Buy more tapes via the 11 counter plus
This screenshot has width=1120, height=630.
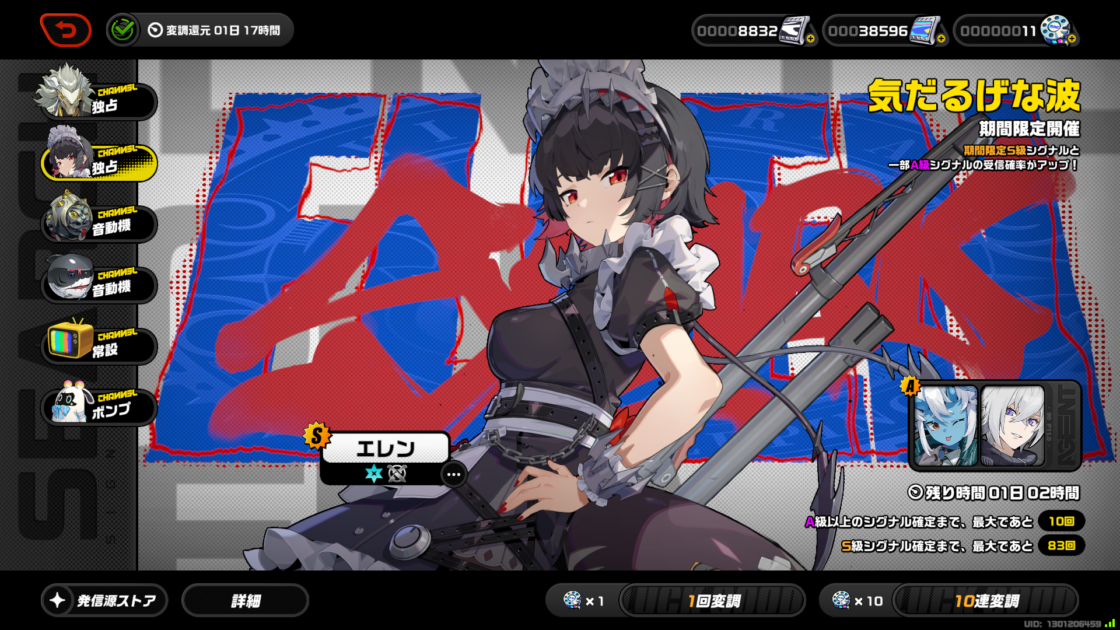pos(1071,39)
